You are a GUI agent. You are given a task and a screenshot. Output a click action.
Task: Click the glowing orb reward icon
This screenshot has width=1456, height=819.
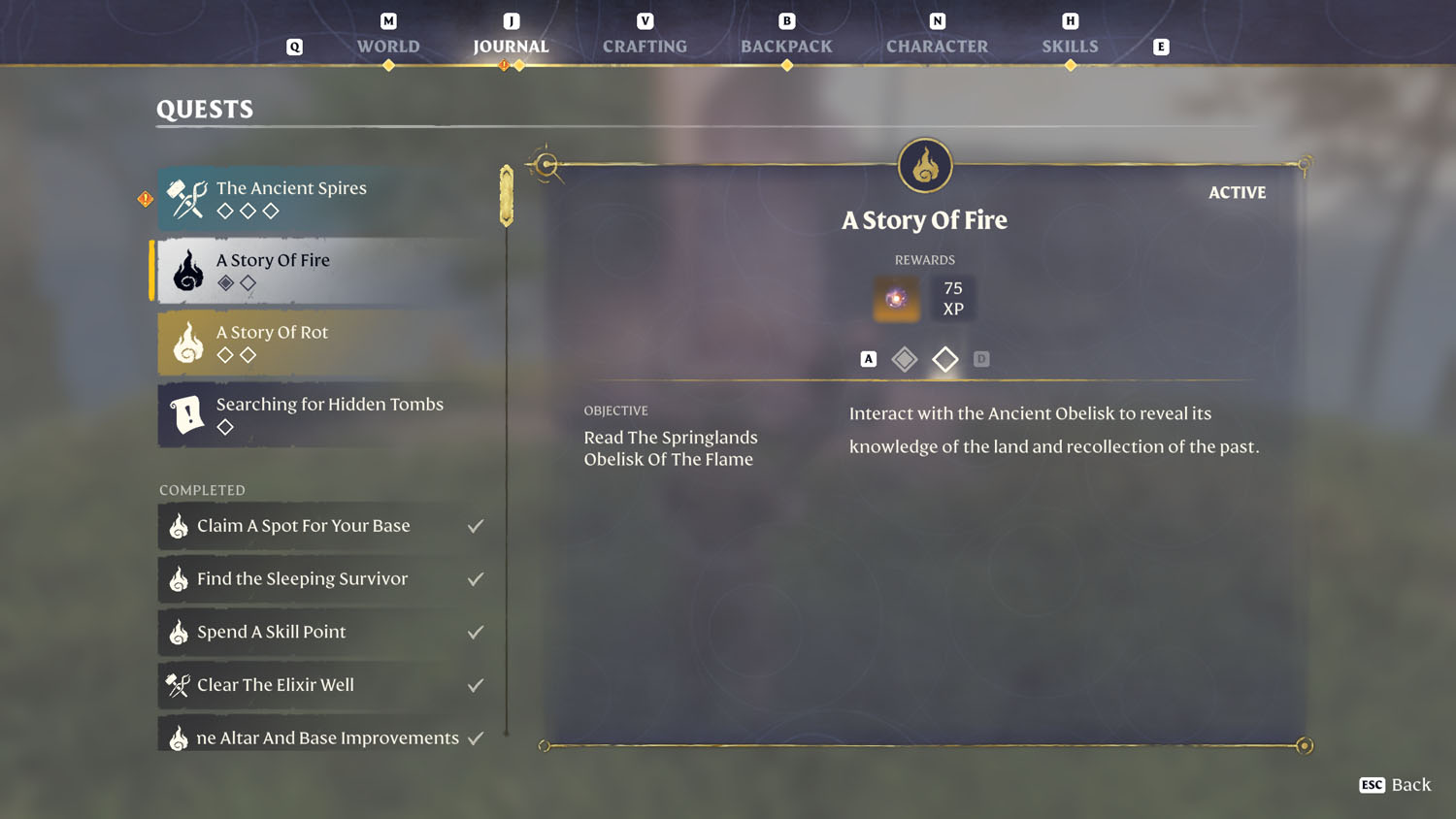[896, 299]
